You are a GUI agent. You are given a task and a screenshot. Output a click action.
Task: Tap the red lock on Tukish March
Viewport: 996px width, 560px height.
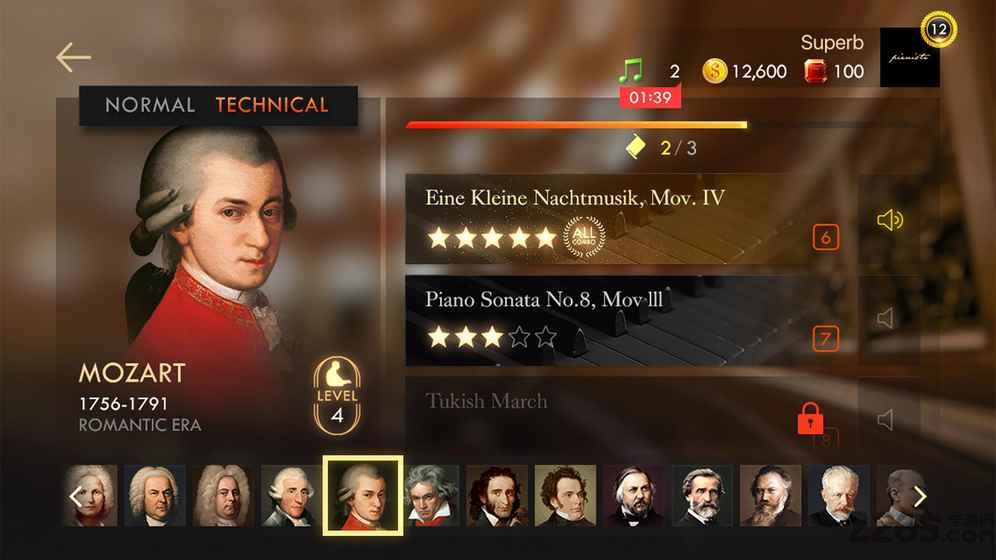[x=810, y=418]
